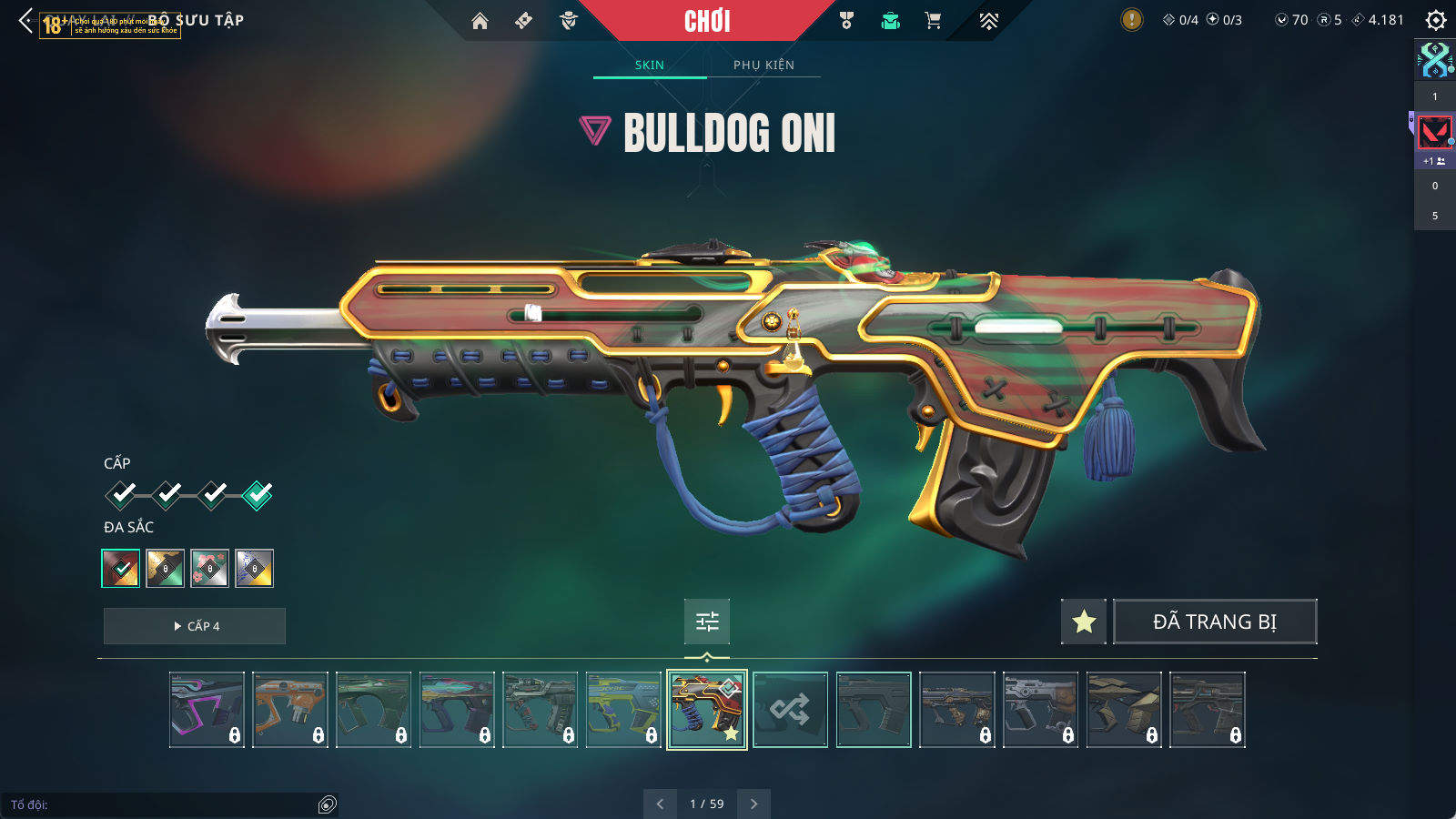The image size is (1456, 819).
Task: Open the home screen icon
Action: click(480, 21)
